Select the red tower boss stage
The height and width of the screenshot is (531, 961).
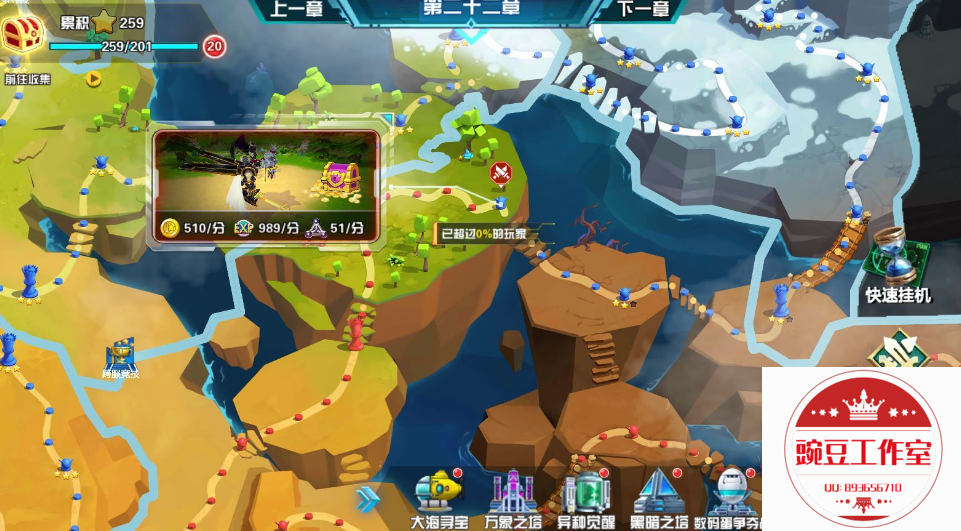tap(355, 330)
